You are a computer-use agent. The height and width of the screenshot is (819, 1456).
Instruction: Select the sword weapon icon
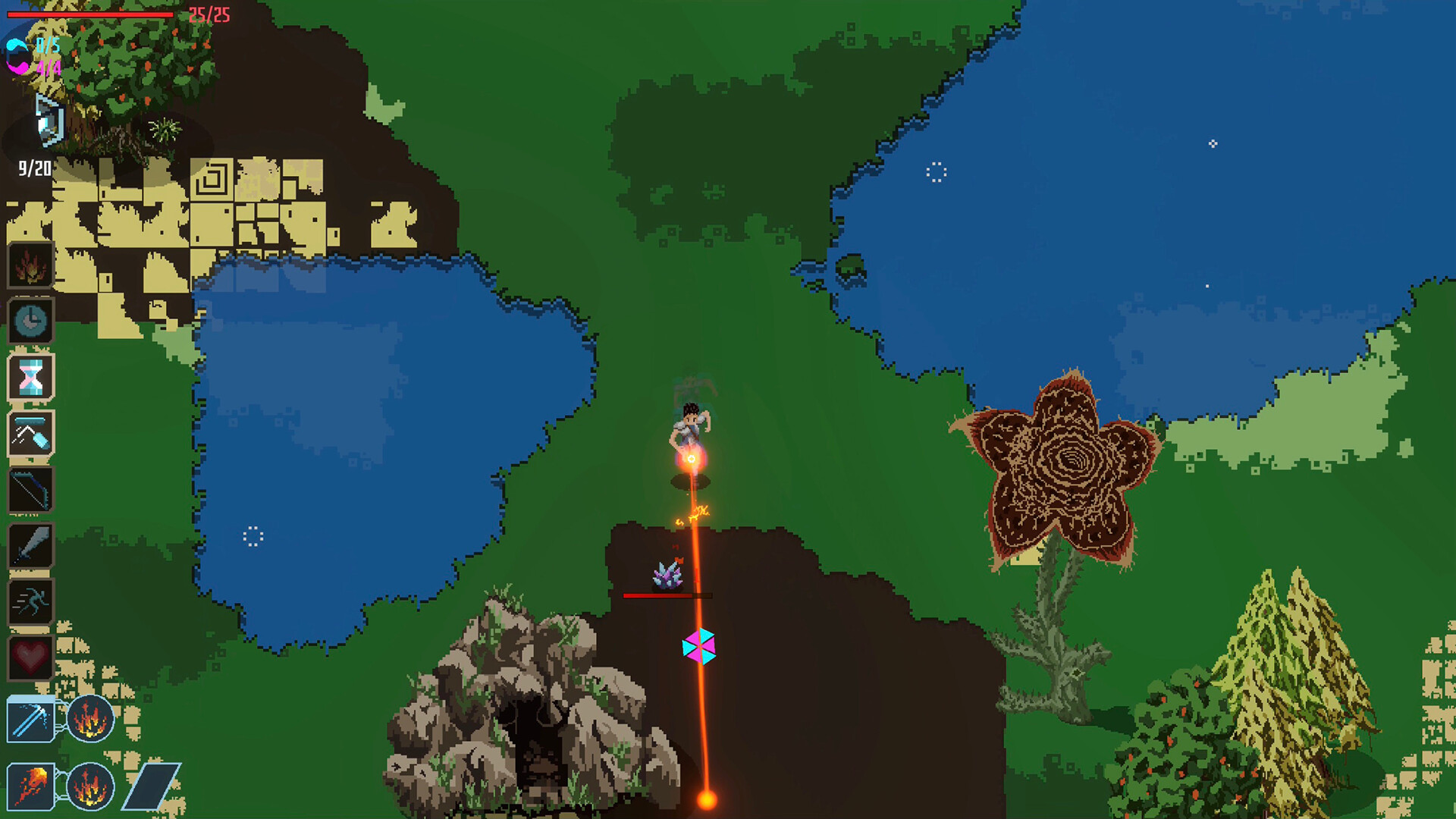point(32,546)
